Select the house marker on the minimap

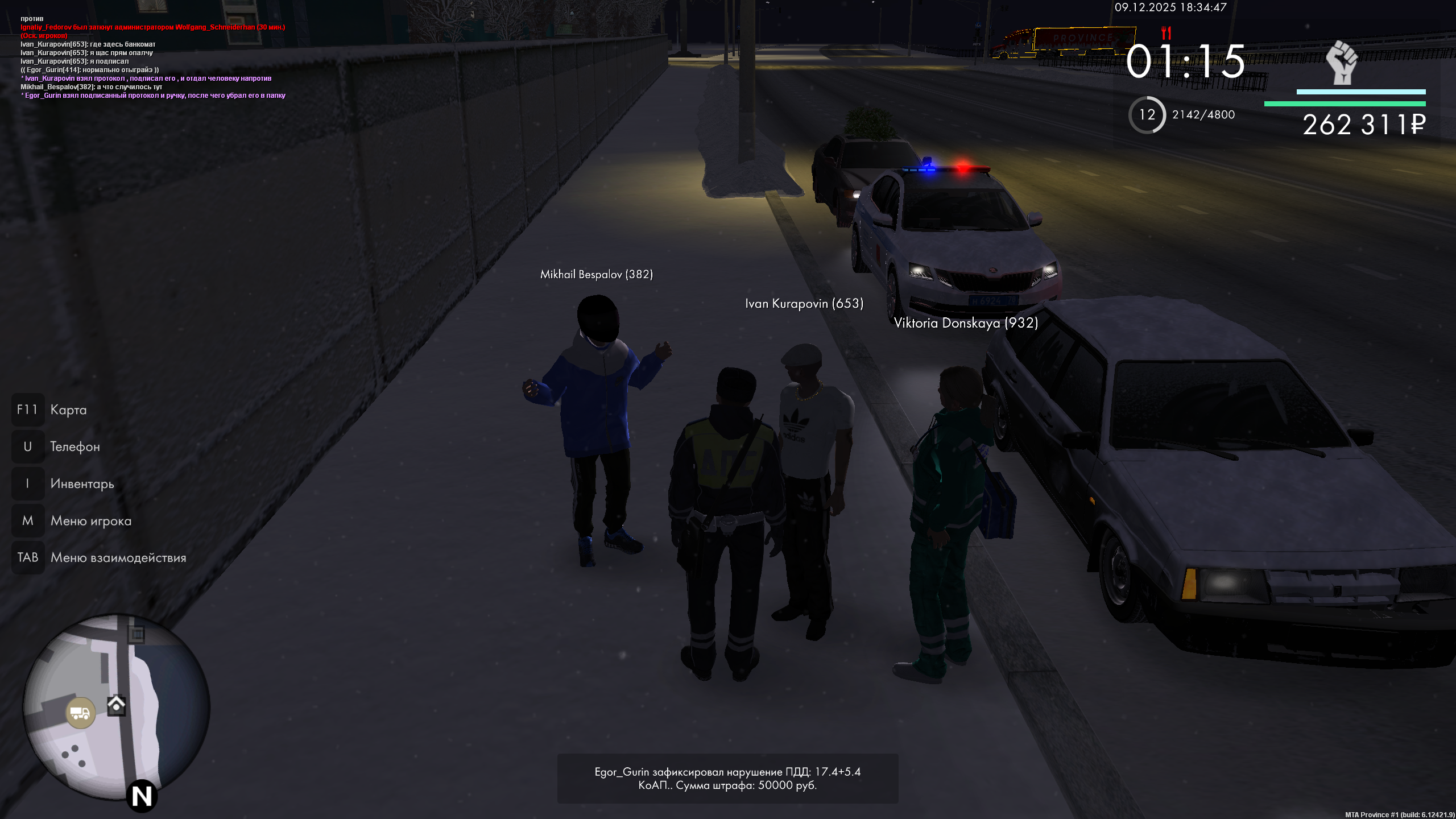point(116,705)
